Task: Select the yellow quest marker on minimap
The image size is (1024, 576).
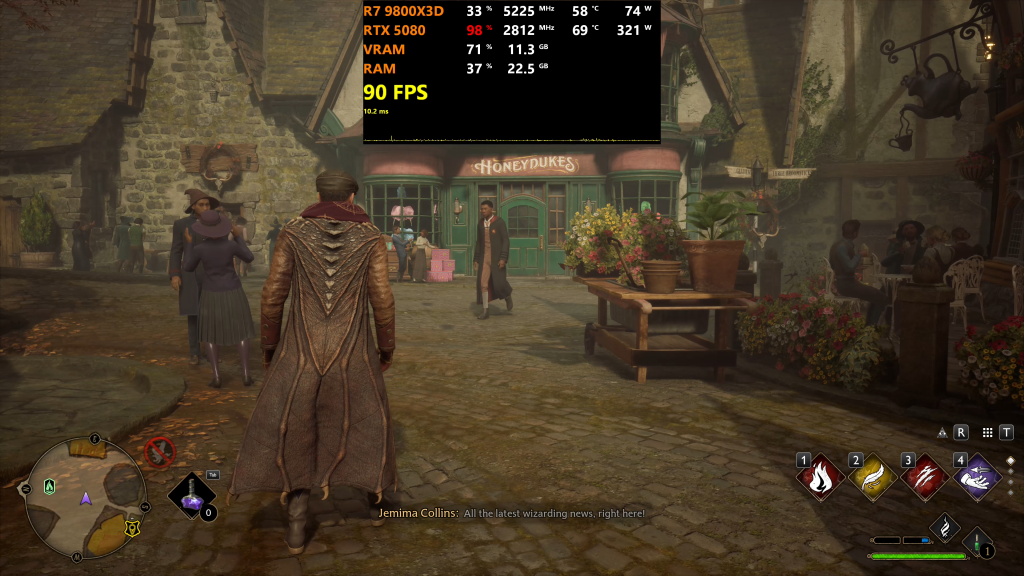Action: tap(130, 526)
